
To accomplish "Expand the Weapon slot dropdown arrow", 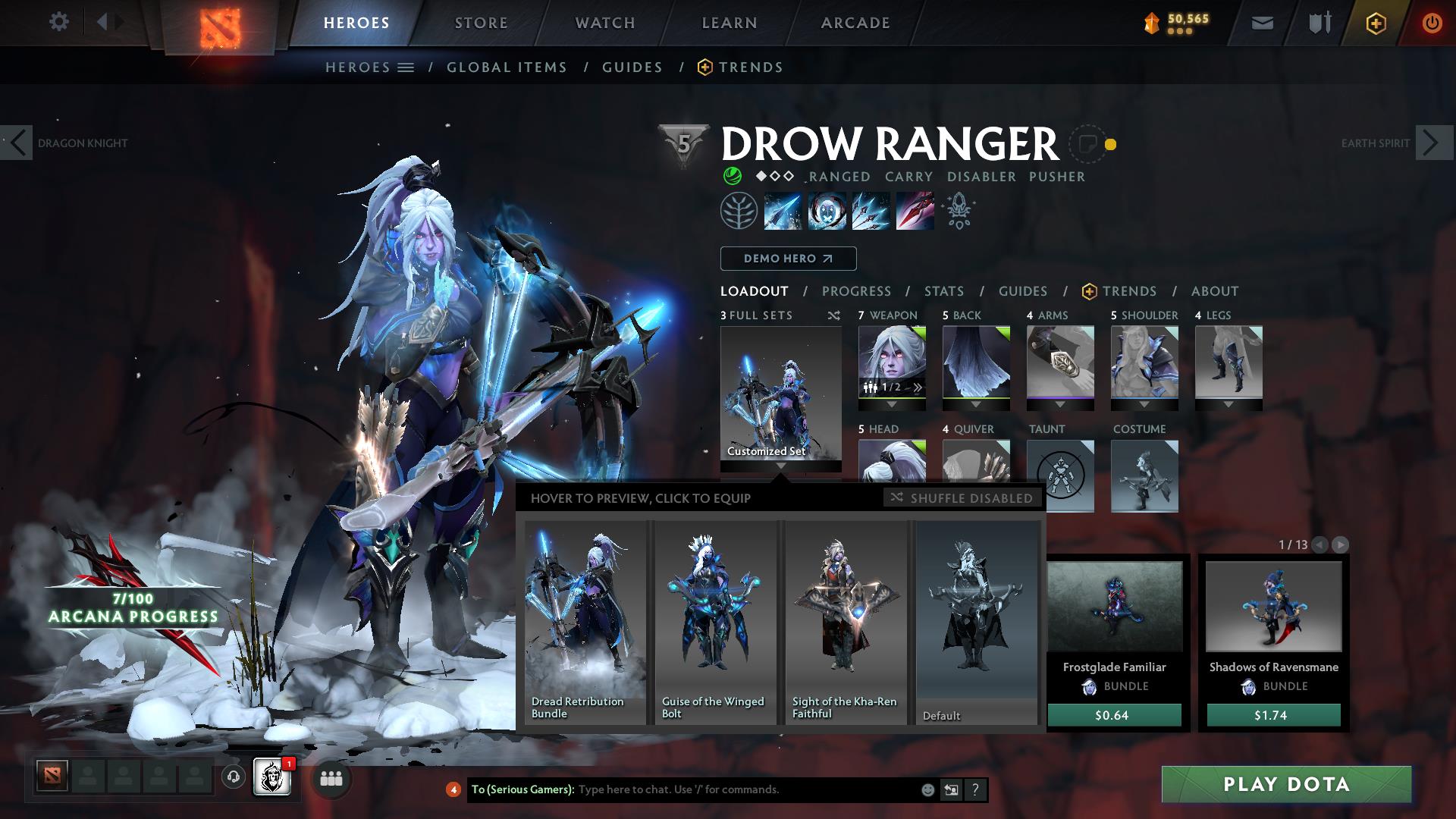I will 892,405.
